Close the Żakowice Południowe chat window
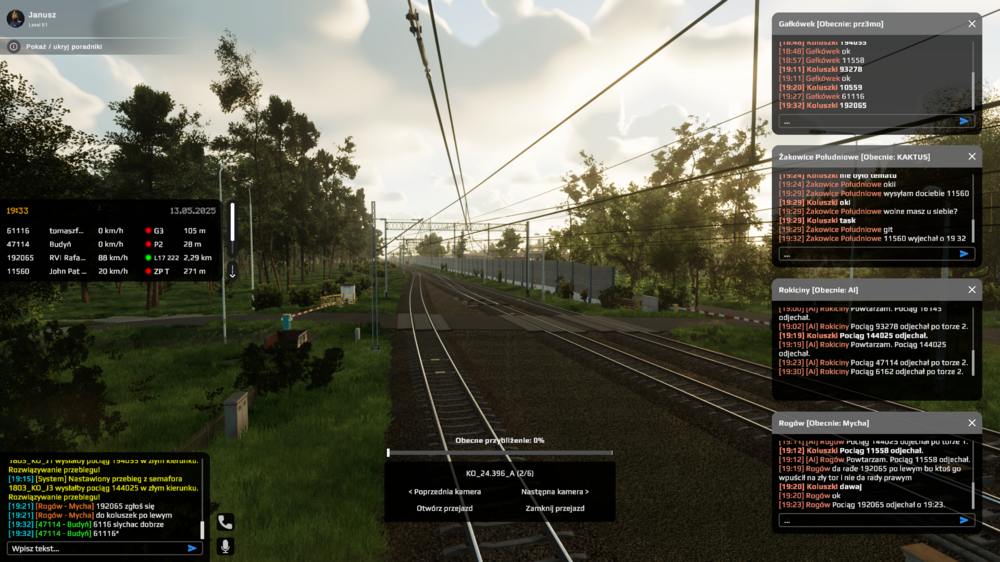The image size is (1000, 562). tap(971, 156)
